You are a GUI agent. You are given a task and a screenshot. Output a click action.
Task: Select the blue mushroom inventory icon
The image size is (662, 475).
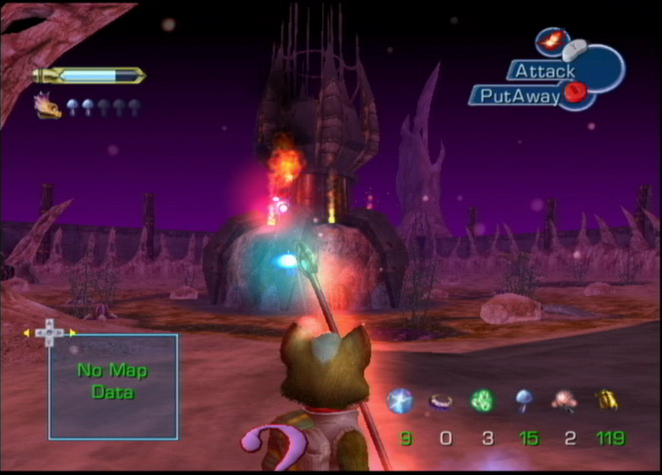(x=524, y=400)
